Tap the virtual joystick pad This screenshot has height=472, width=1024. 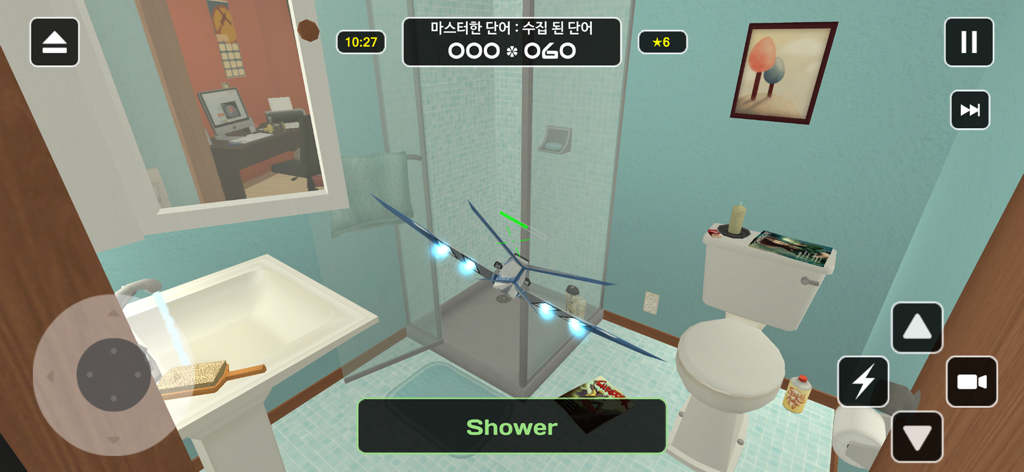click(x=113, y=375)
